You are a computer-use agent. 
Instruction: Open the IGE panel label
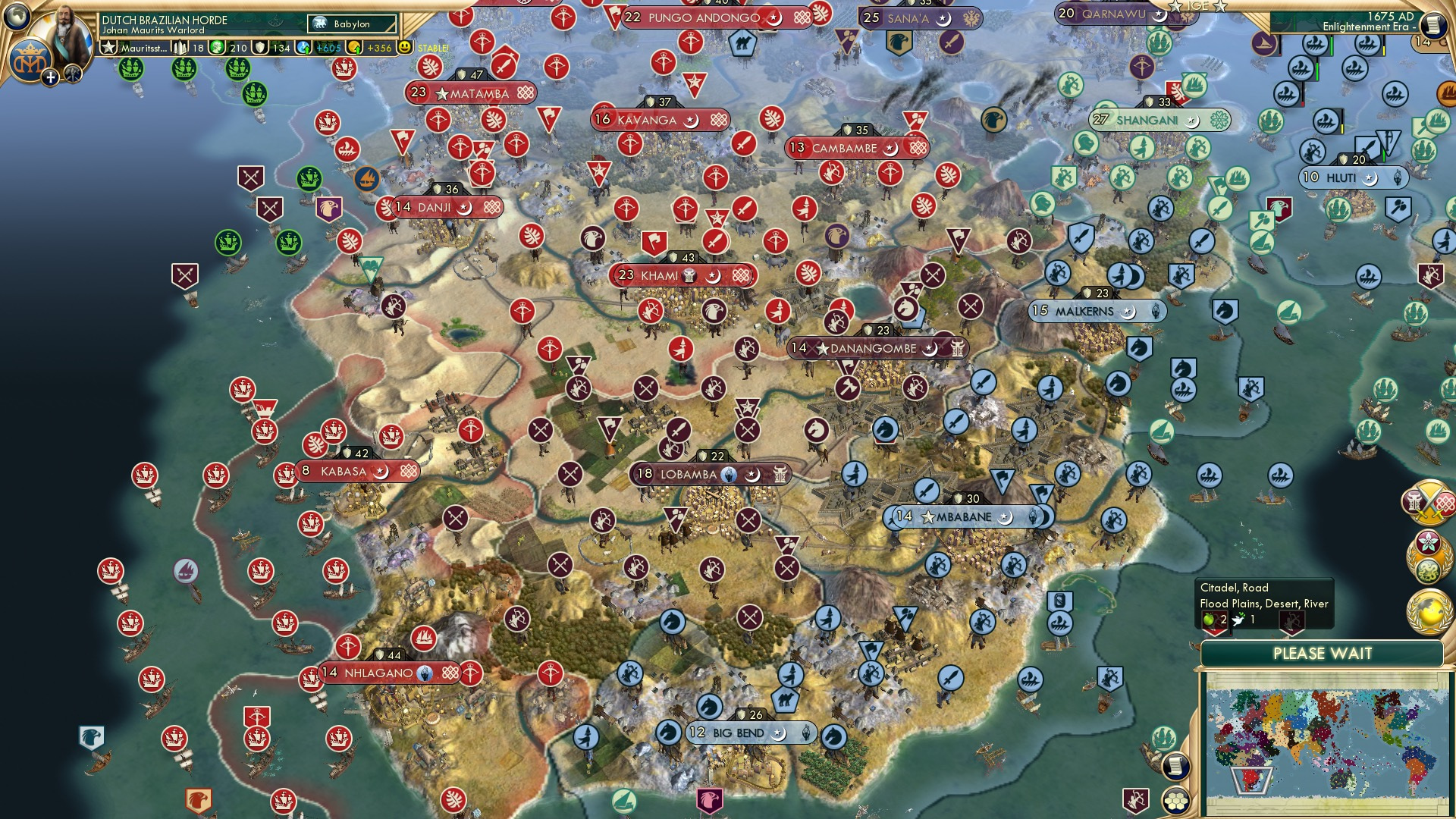pos(1197,6)
